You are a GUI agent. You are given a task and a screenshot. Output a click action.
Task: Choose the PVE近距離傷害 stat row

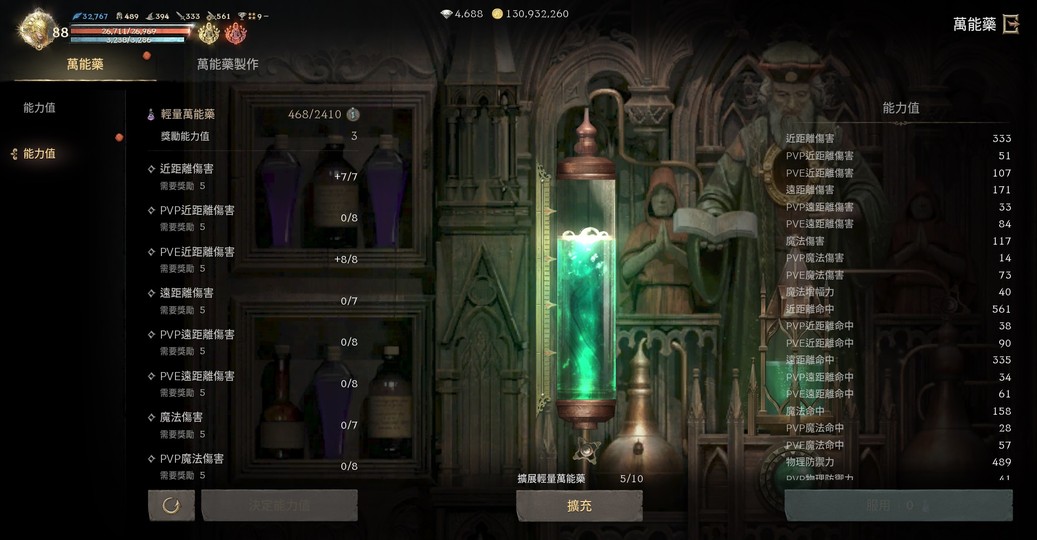(x=250, y=259)
